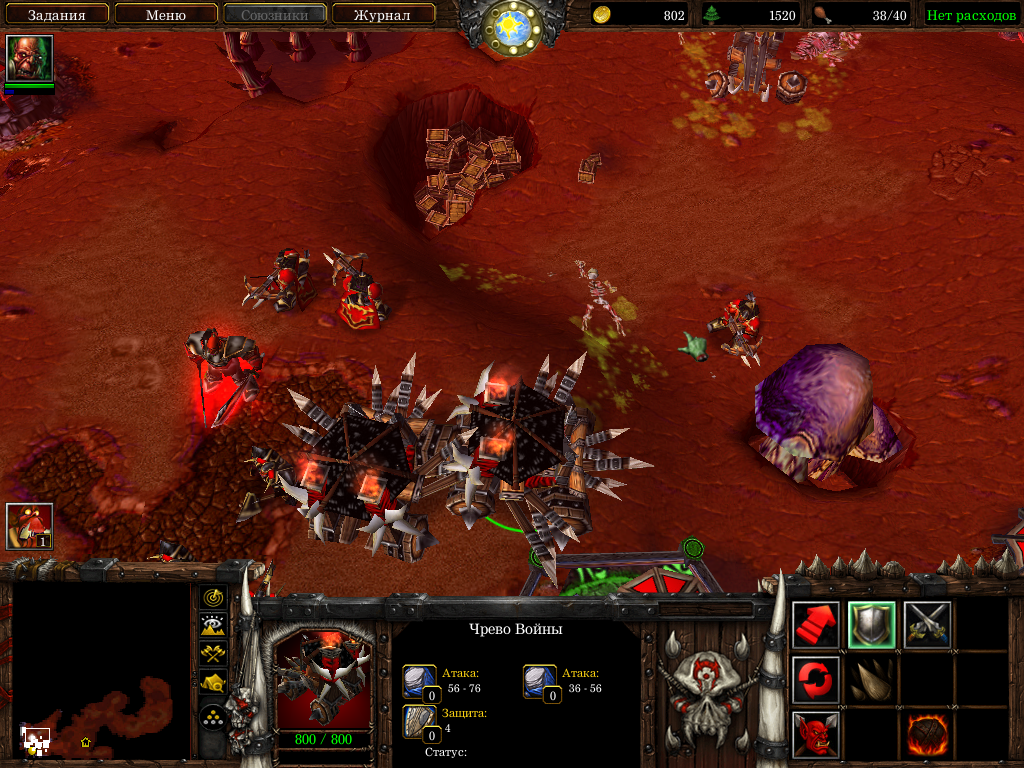Click the spiked claws ability icon

pyautogui.click(x=871, y=680)
